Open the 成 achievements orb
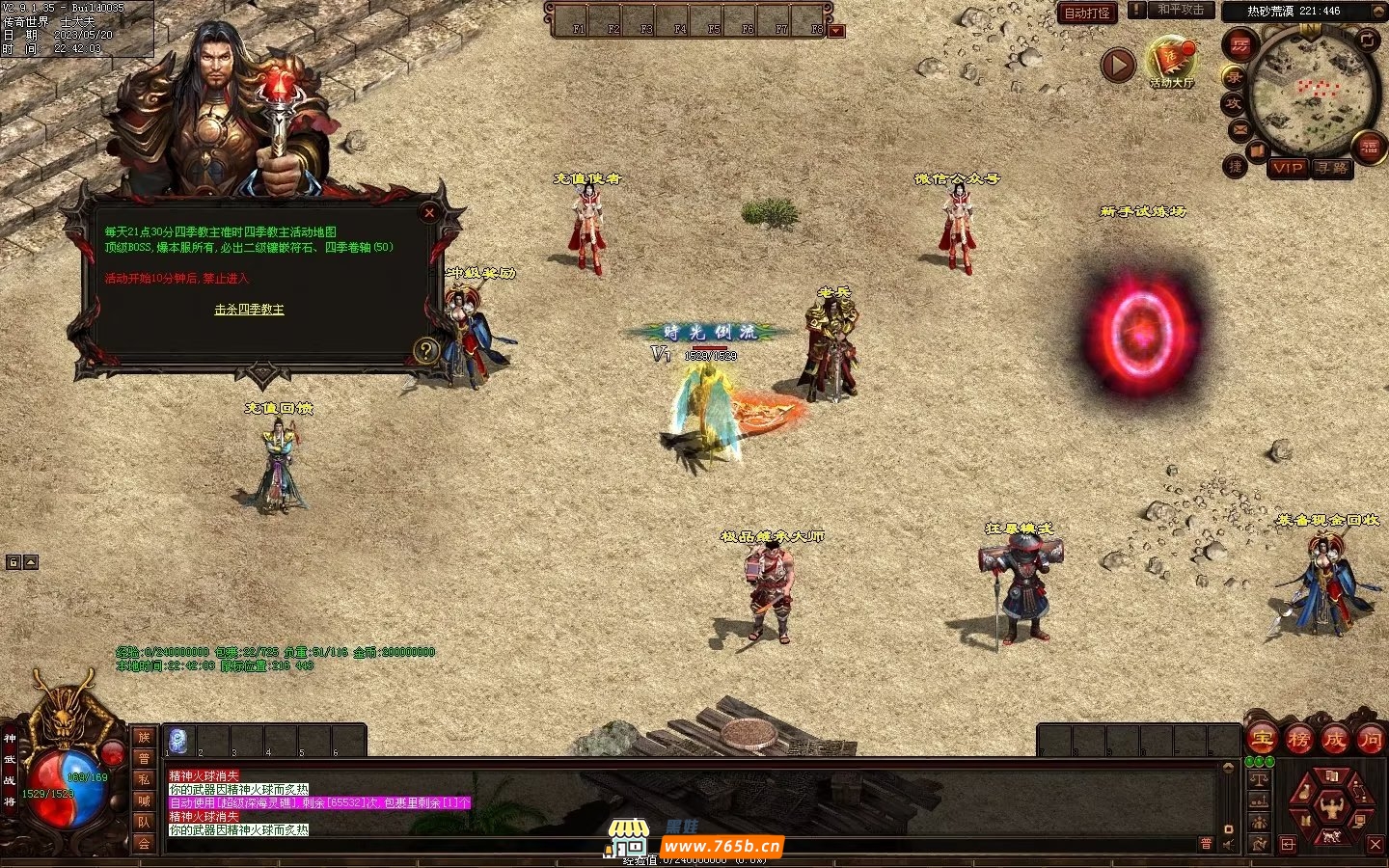This screenshot has width=1389, height=868. tap(1334, 740)
